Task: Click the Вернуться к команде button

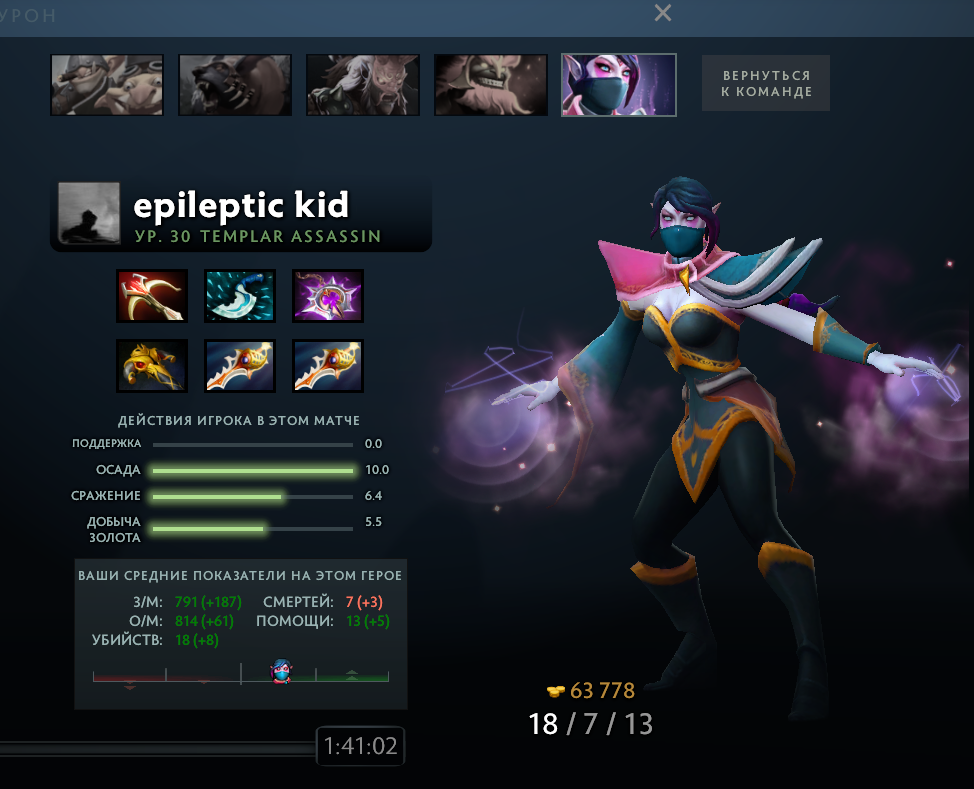Action: 765,83
